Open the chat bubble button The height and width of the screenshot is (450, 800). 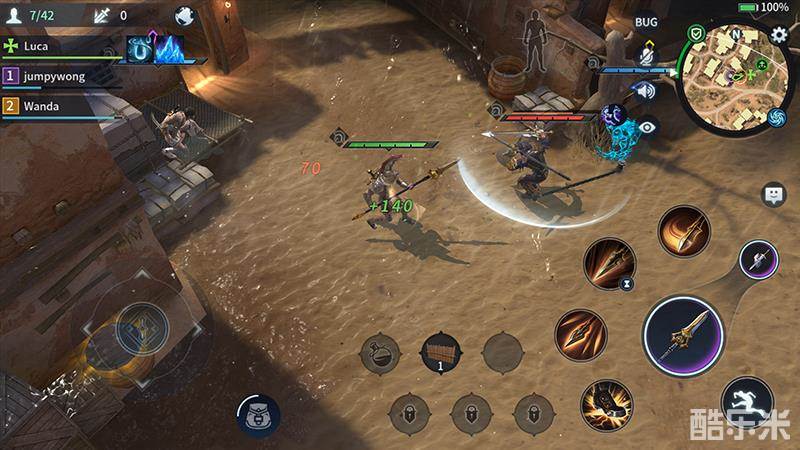tap(773, 194)
